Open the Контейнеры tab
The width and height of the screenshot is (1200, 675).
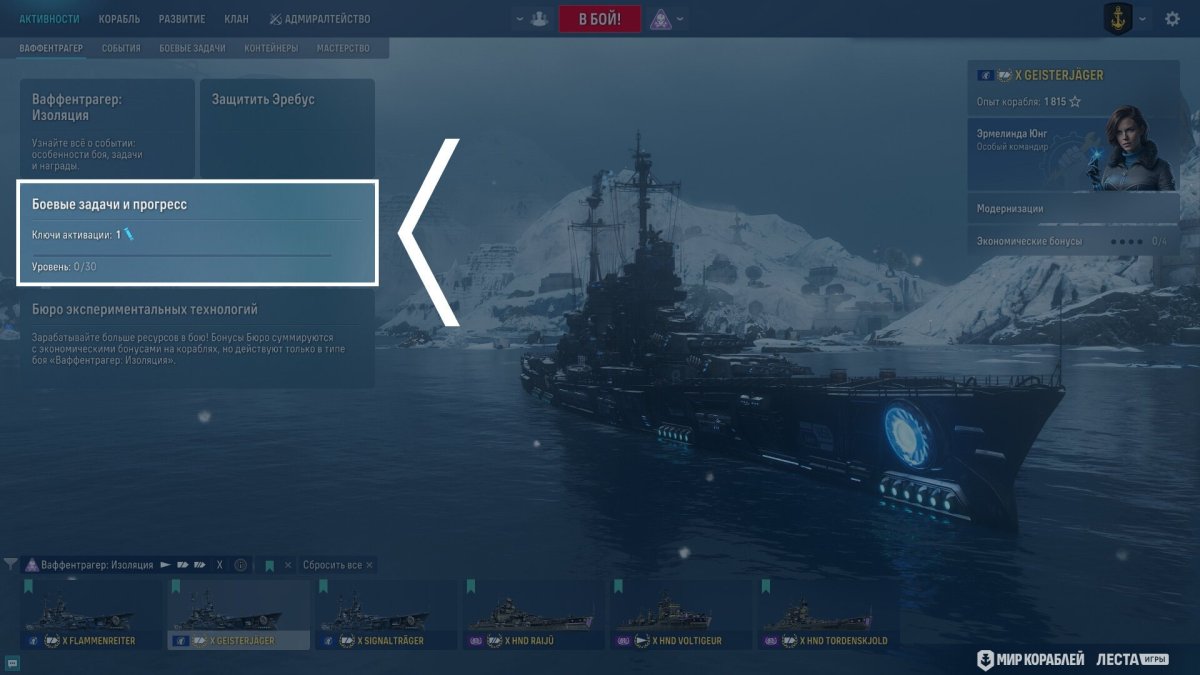[x=271, y=48]
